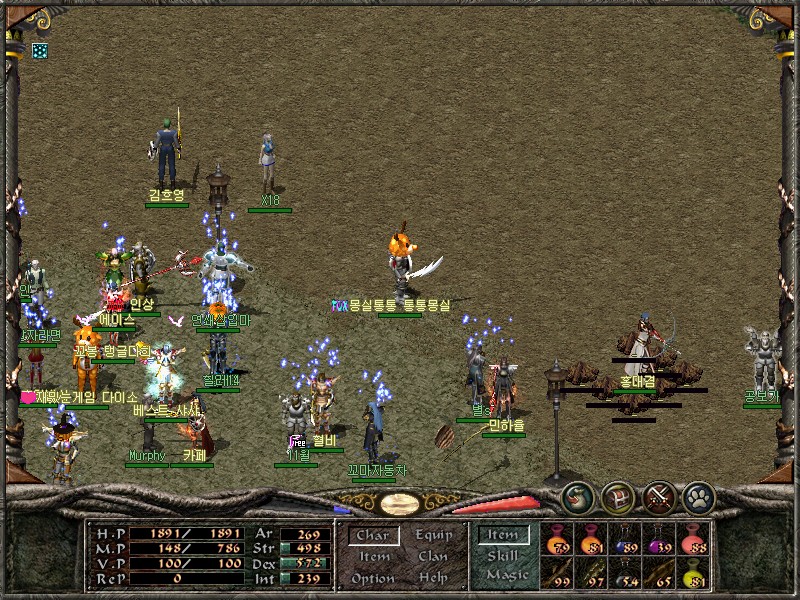The height and width of the screenshot is (600, 800).
Task: Switch quick slots to the highlighted Item tab
Action: pyautogui.click(x=503, y=535)
